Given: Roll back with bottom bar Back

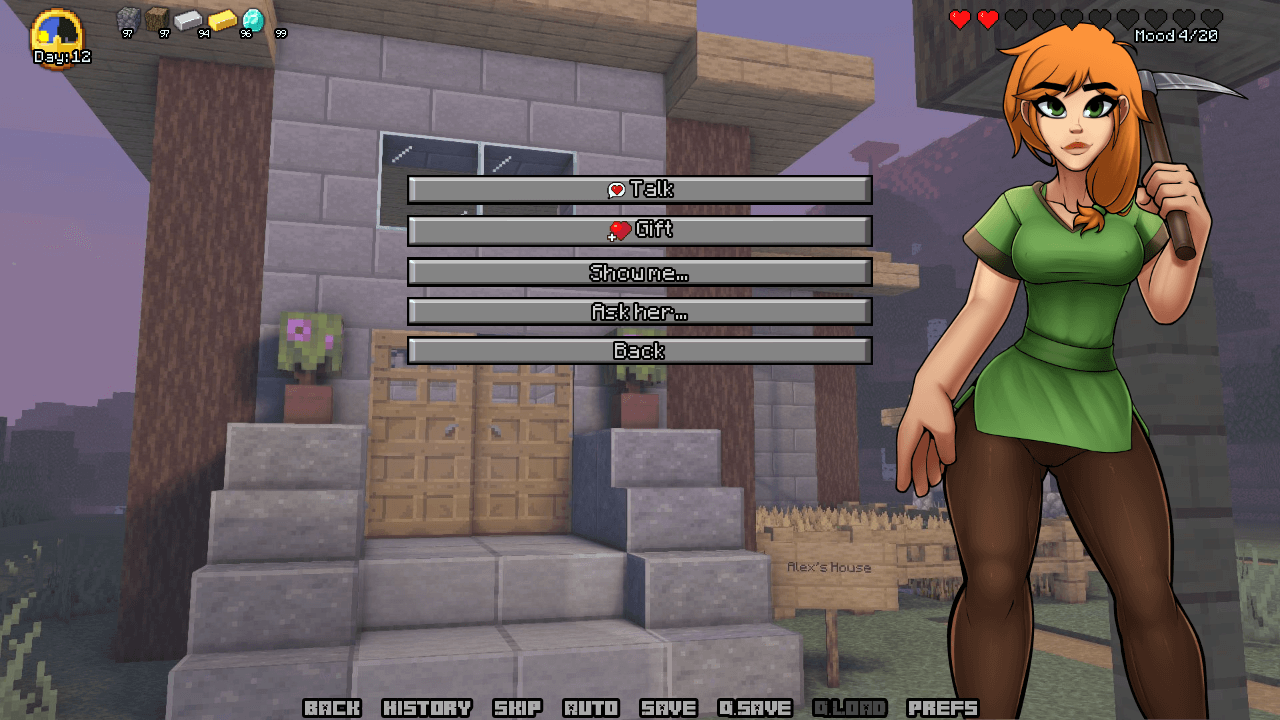Looking at the screenshot, I should pyautogui.click(x=332, y=708).
